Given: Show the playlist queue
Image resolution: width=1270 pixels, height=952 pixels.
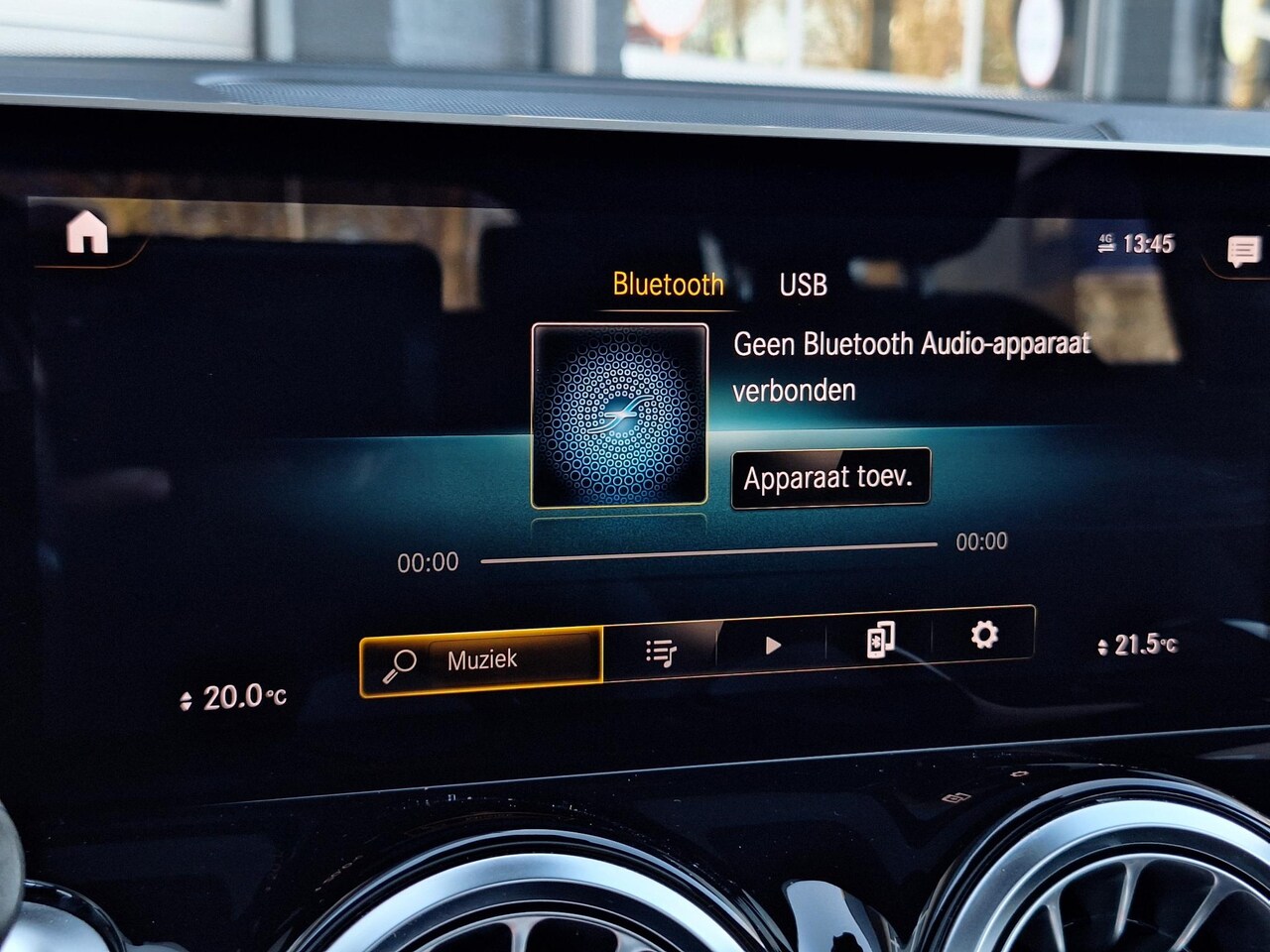Looking at the screenshot, I should [661, 652].
